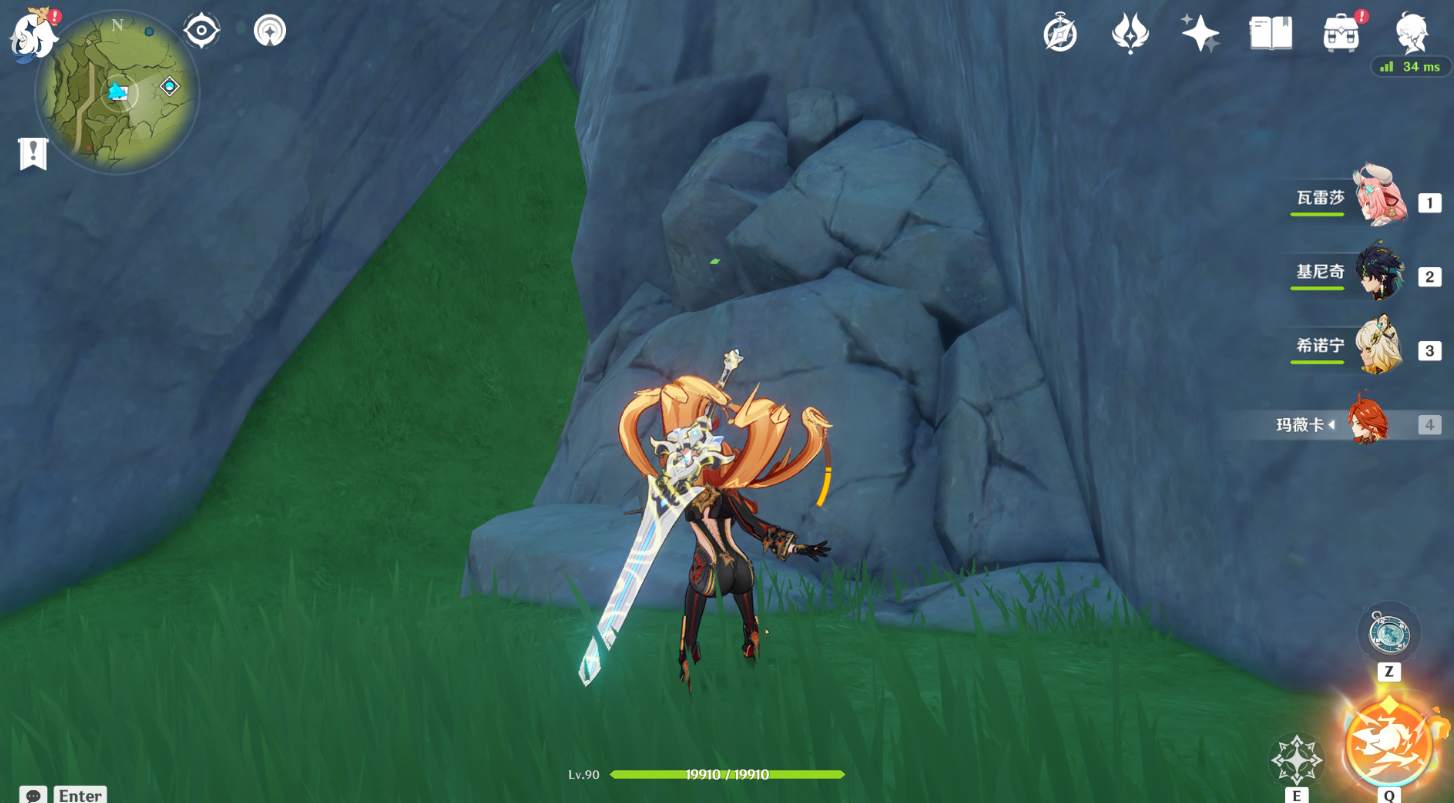This screenshot has width=1454, height=803.
Task: Open the exclamation bookmark notice icon
Action: point(33,153)
